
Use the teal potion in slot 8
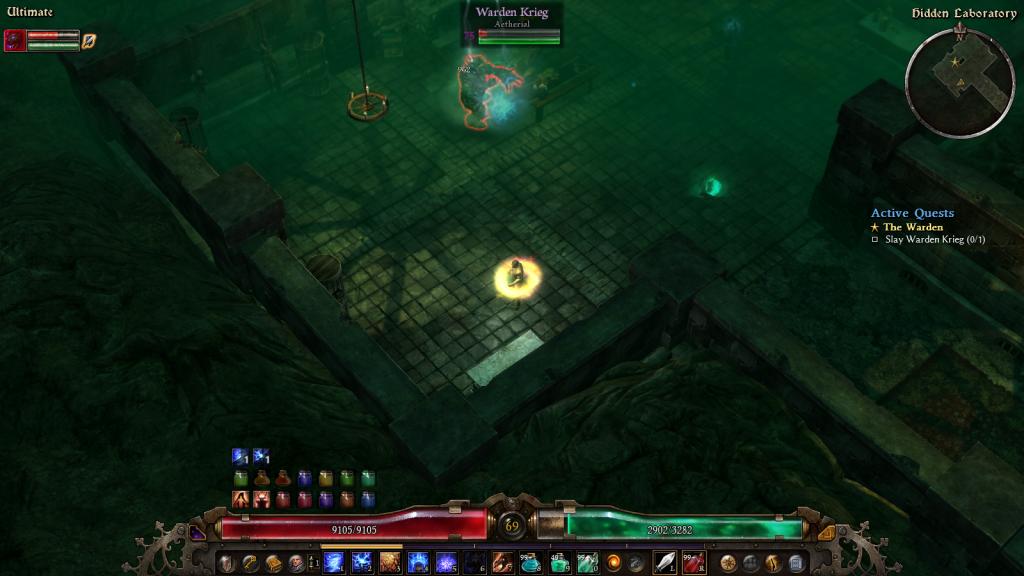pos(531,563)
